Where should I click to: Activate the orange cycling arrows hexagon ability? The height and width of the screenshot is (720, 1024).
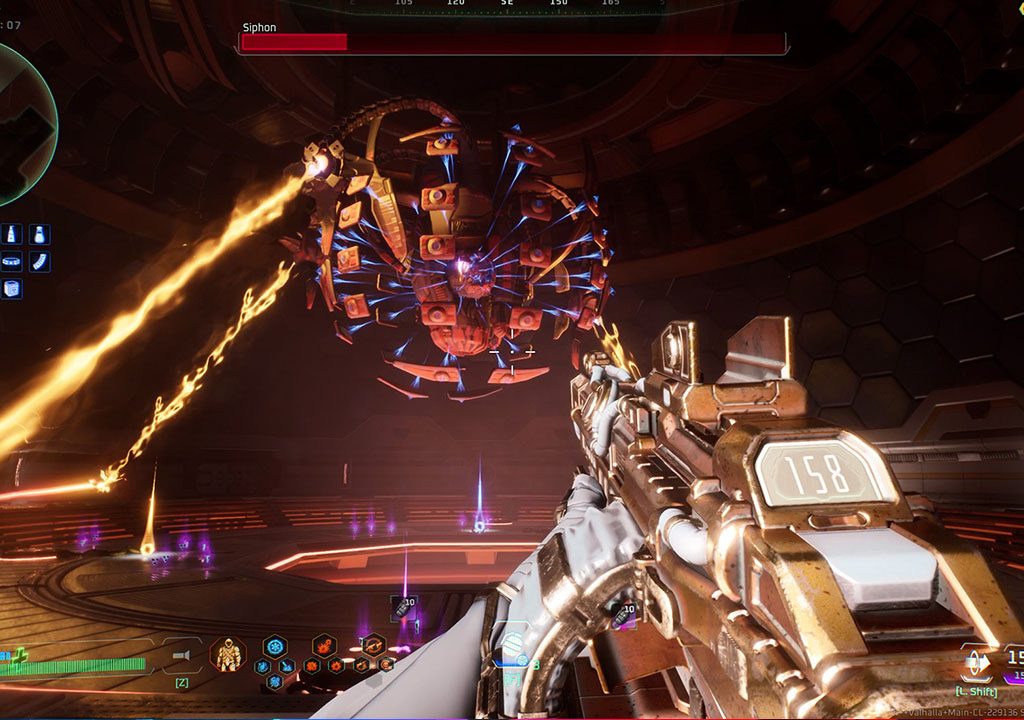tap(374, 646)
